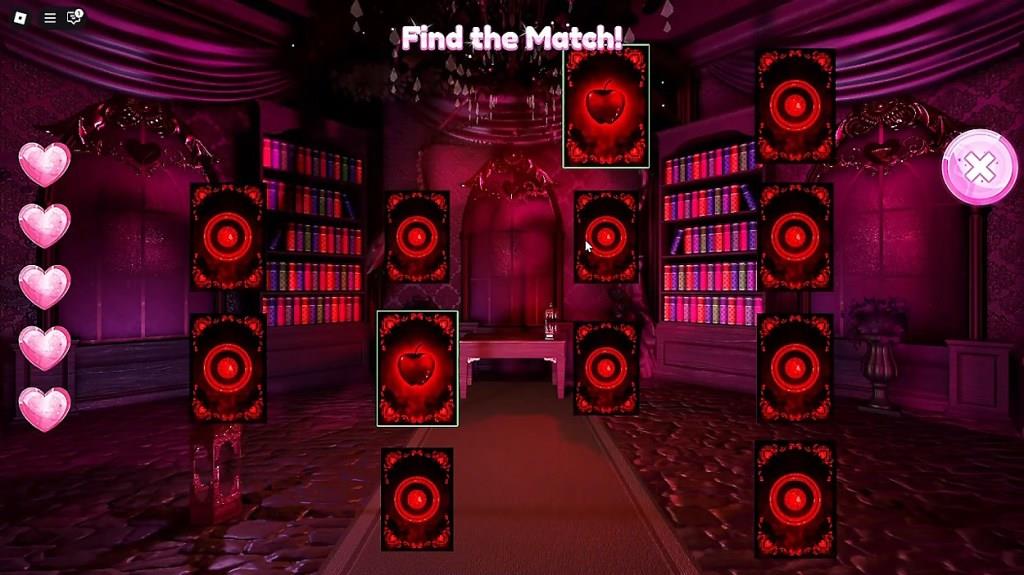Close the matching game with the pink X
This screenshot has width=1024, height=575.
(x=979, y=167)
